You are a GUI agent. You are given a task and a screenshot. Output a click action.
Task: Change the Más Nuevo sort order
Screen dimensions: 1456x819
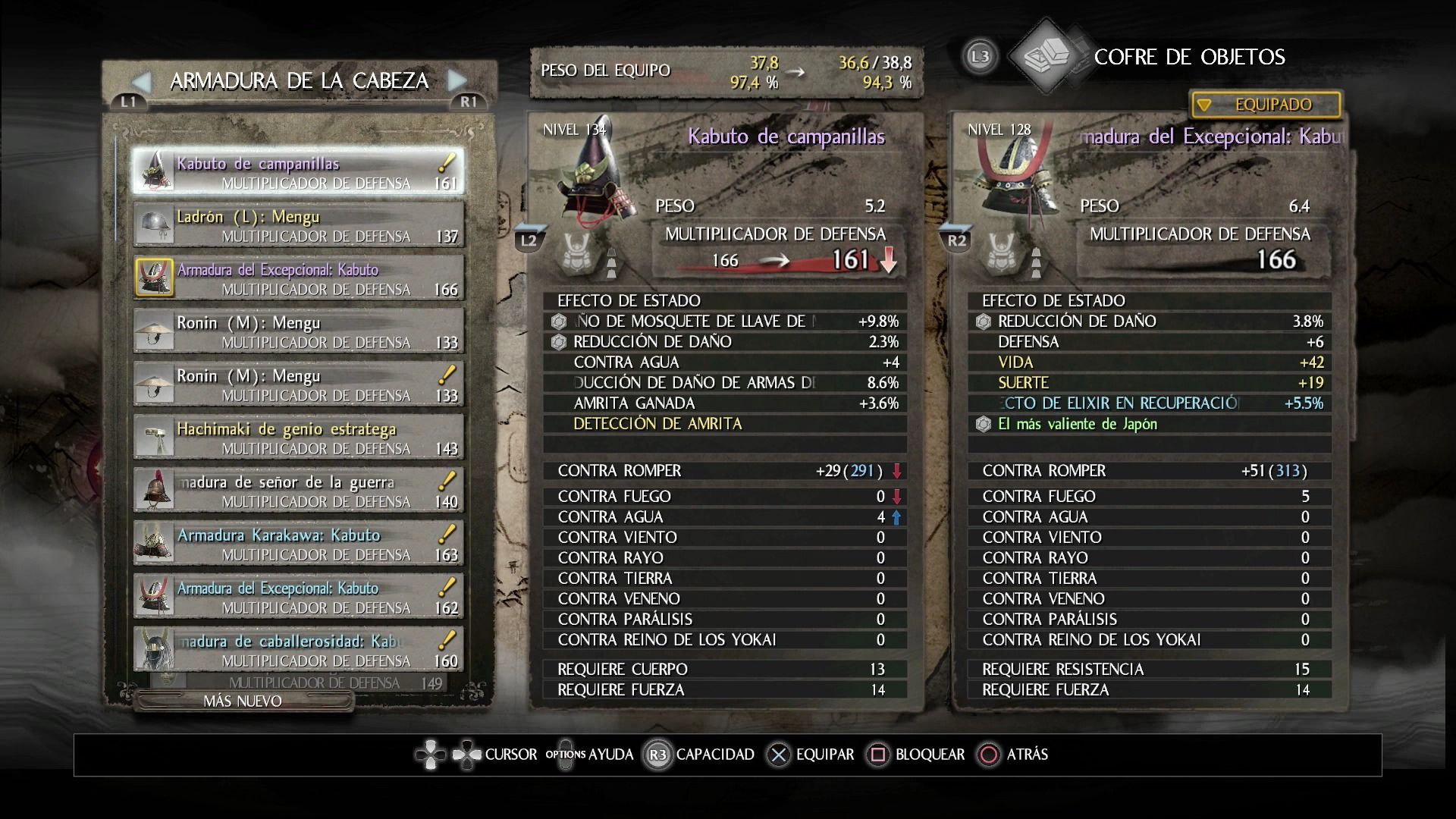click(x=243, y=701)
